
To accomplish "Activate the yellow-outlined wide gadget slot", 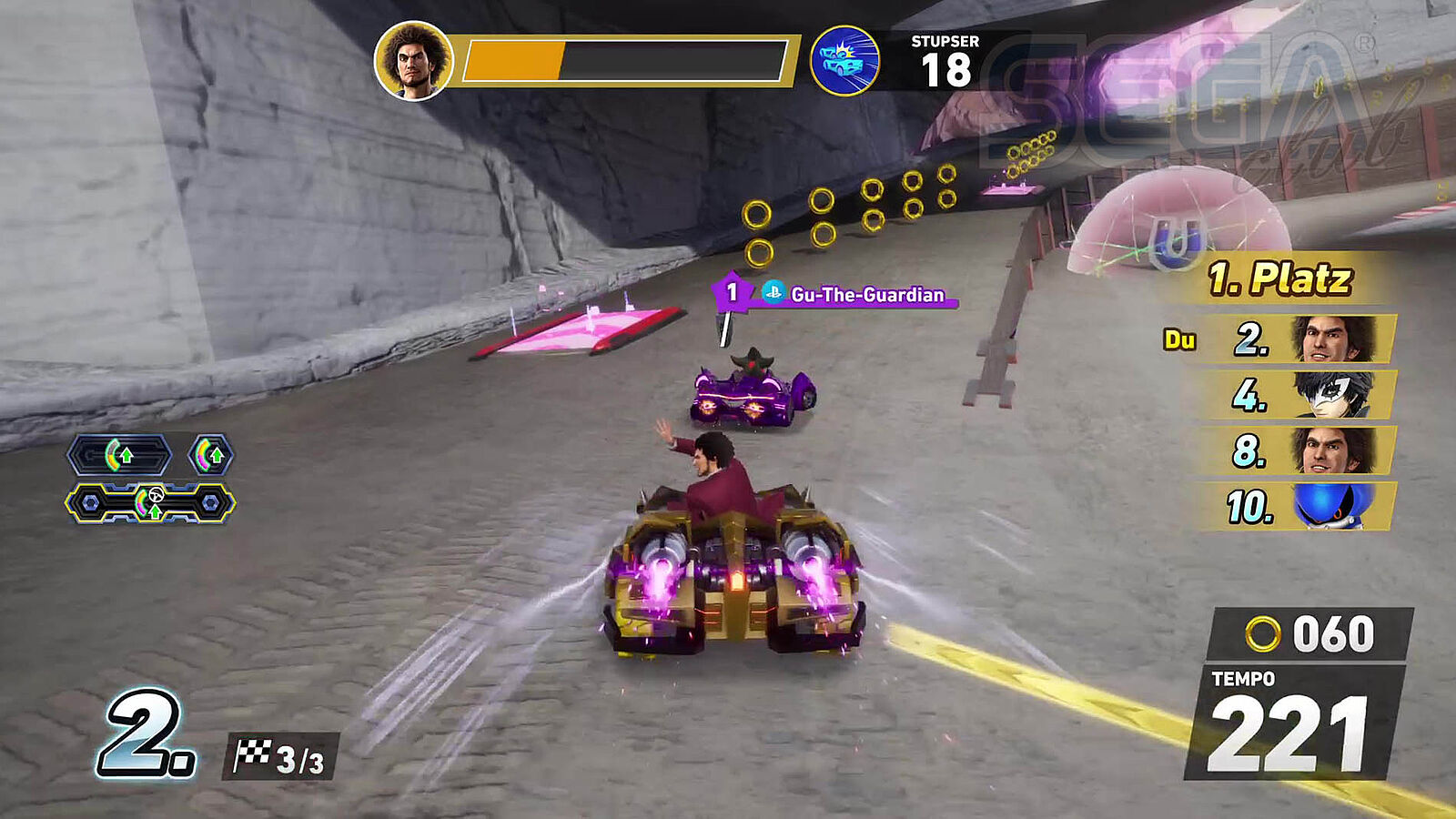I will pyautogui.click(x=150, y=502).
